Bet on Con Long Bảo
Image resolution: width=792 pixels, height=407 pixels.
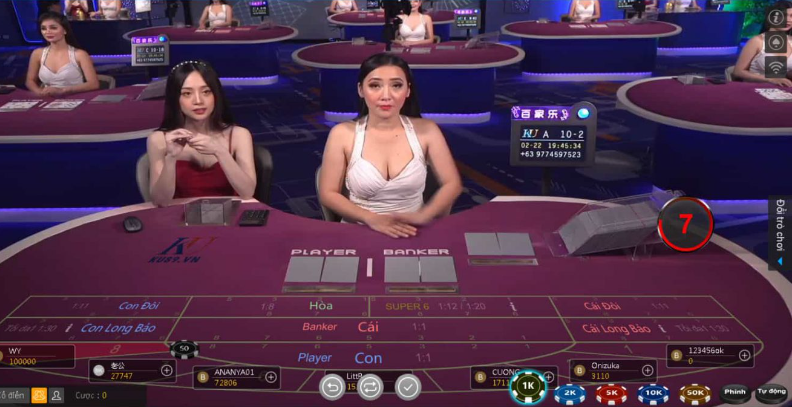click(x=118, y=327)
